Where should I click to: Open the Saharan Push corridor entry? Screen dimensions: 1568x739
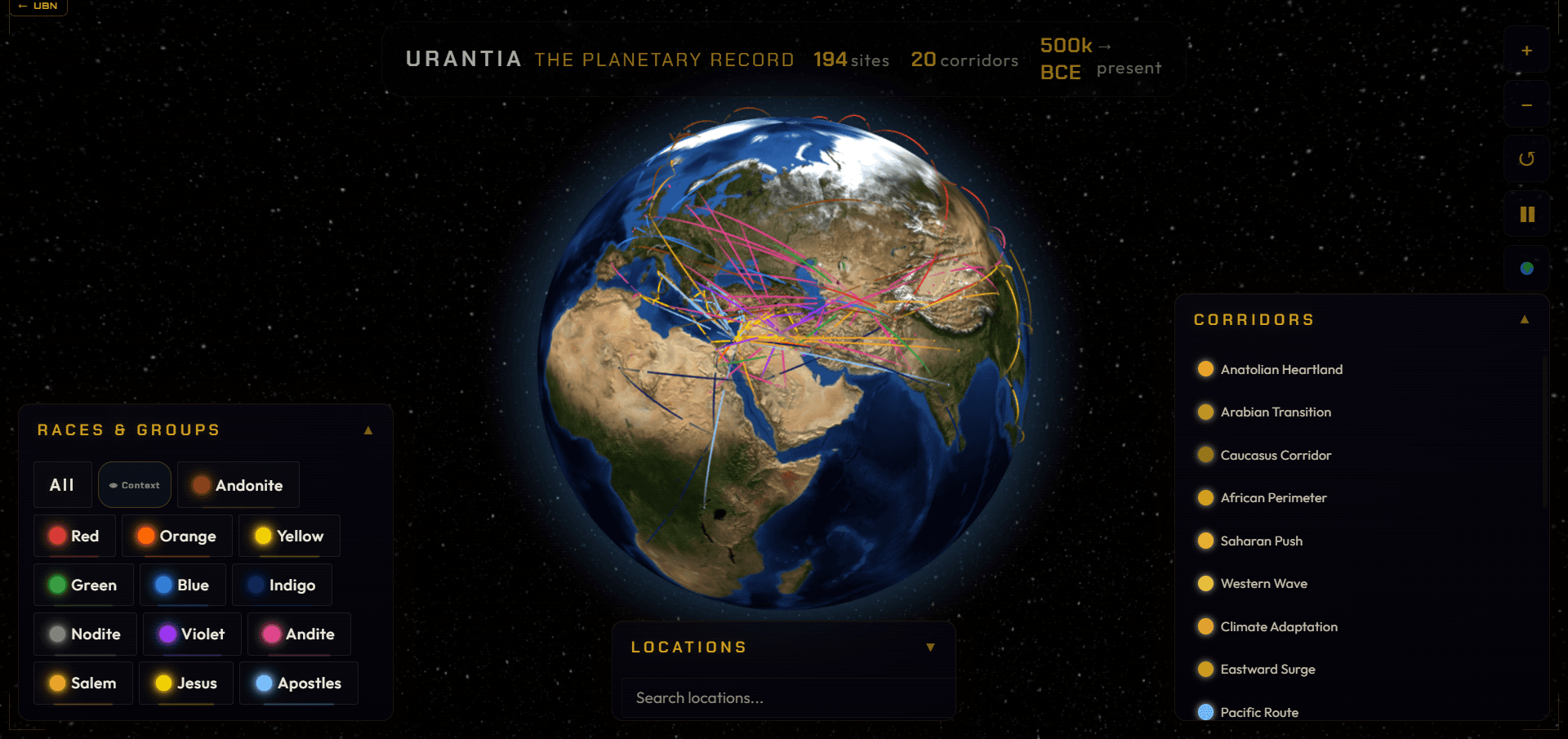(x=1261, y=541)
